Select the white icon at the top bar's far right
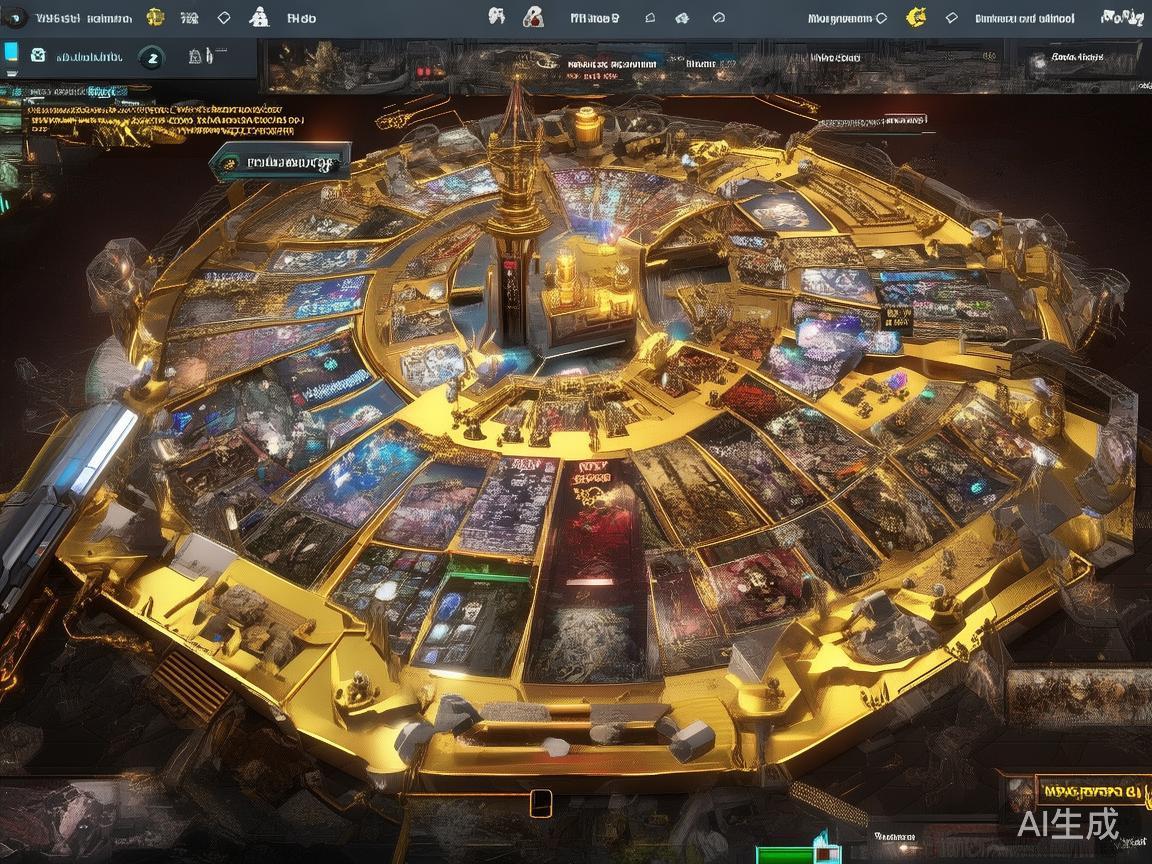Viewport: 1152px width, 864px height. coord(1122,17)
